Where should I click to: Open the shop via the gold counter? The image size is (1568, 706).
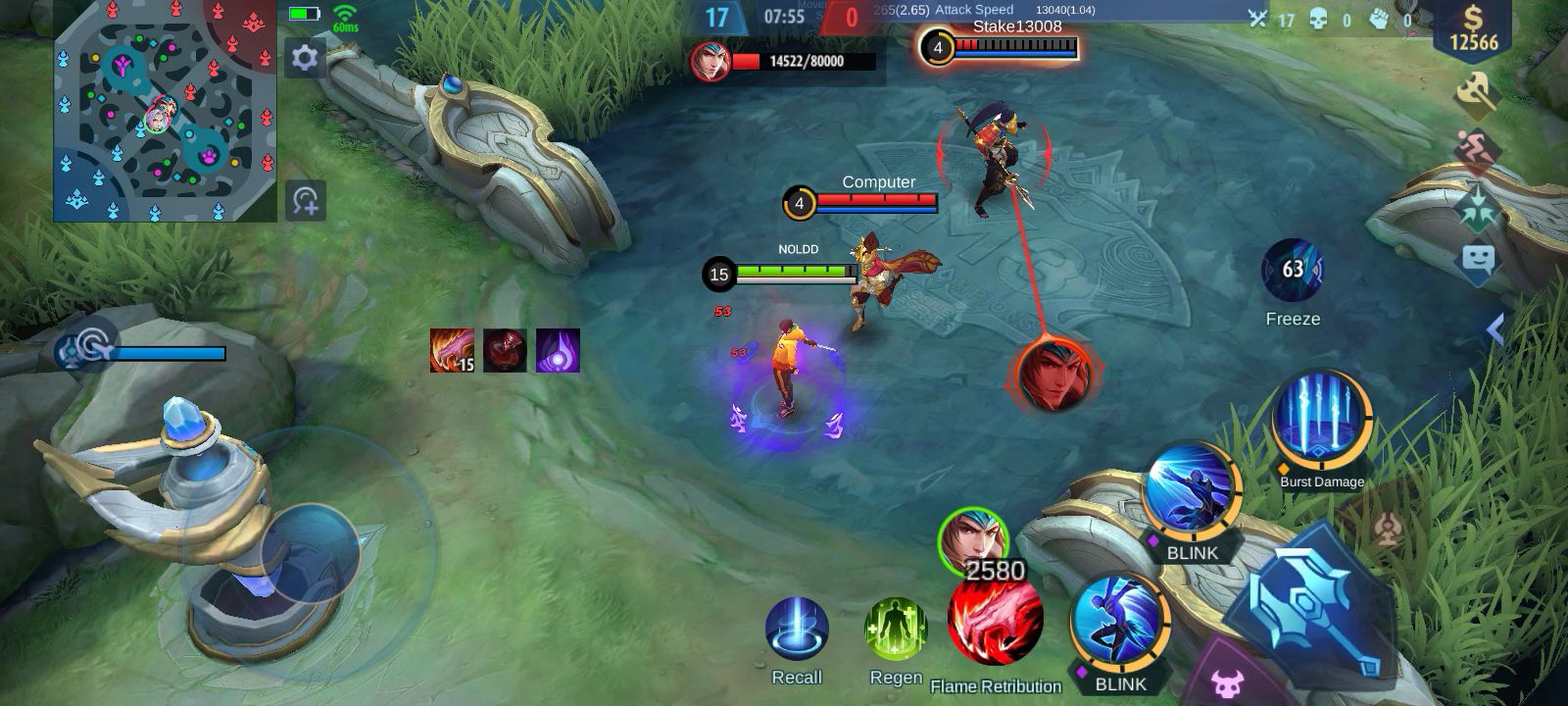[1473, 29]
